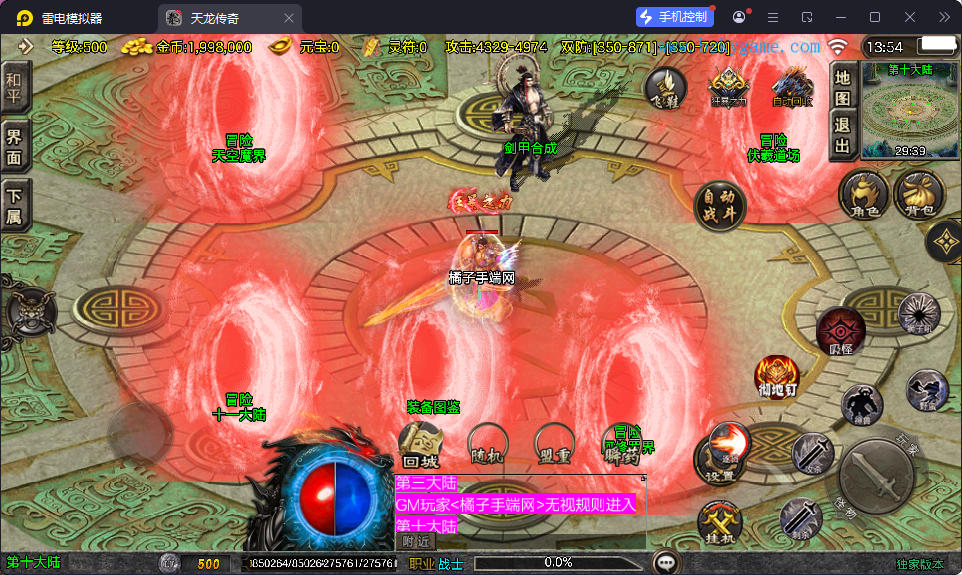Switch to 和平 attack mode button
Screen dimensions: 962x575
(15, 87)
